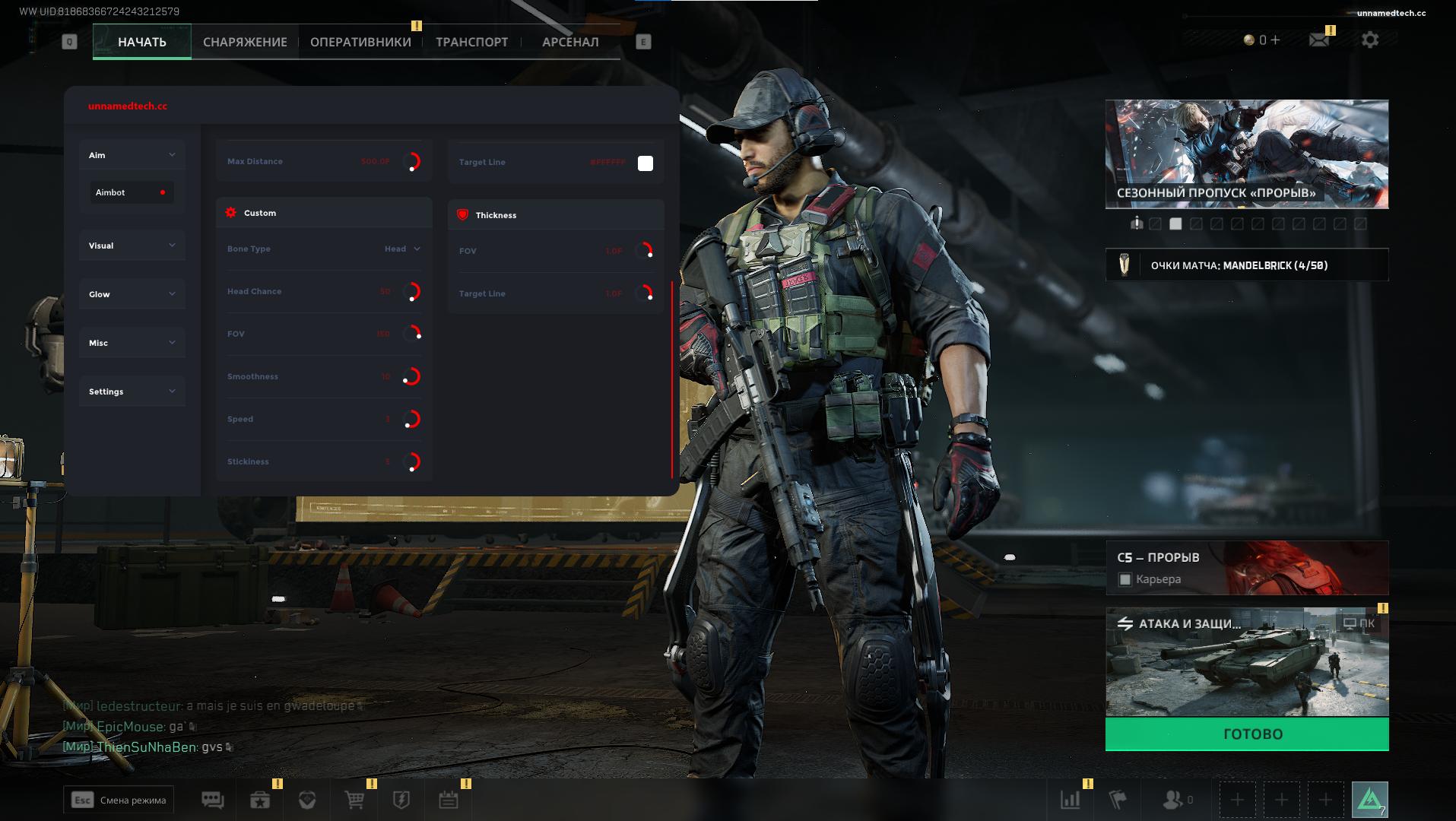1456x821 pixels.
Task: Open the C5 – ПРОРЫВ career panel
Action: [x=1246, y=568]
